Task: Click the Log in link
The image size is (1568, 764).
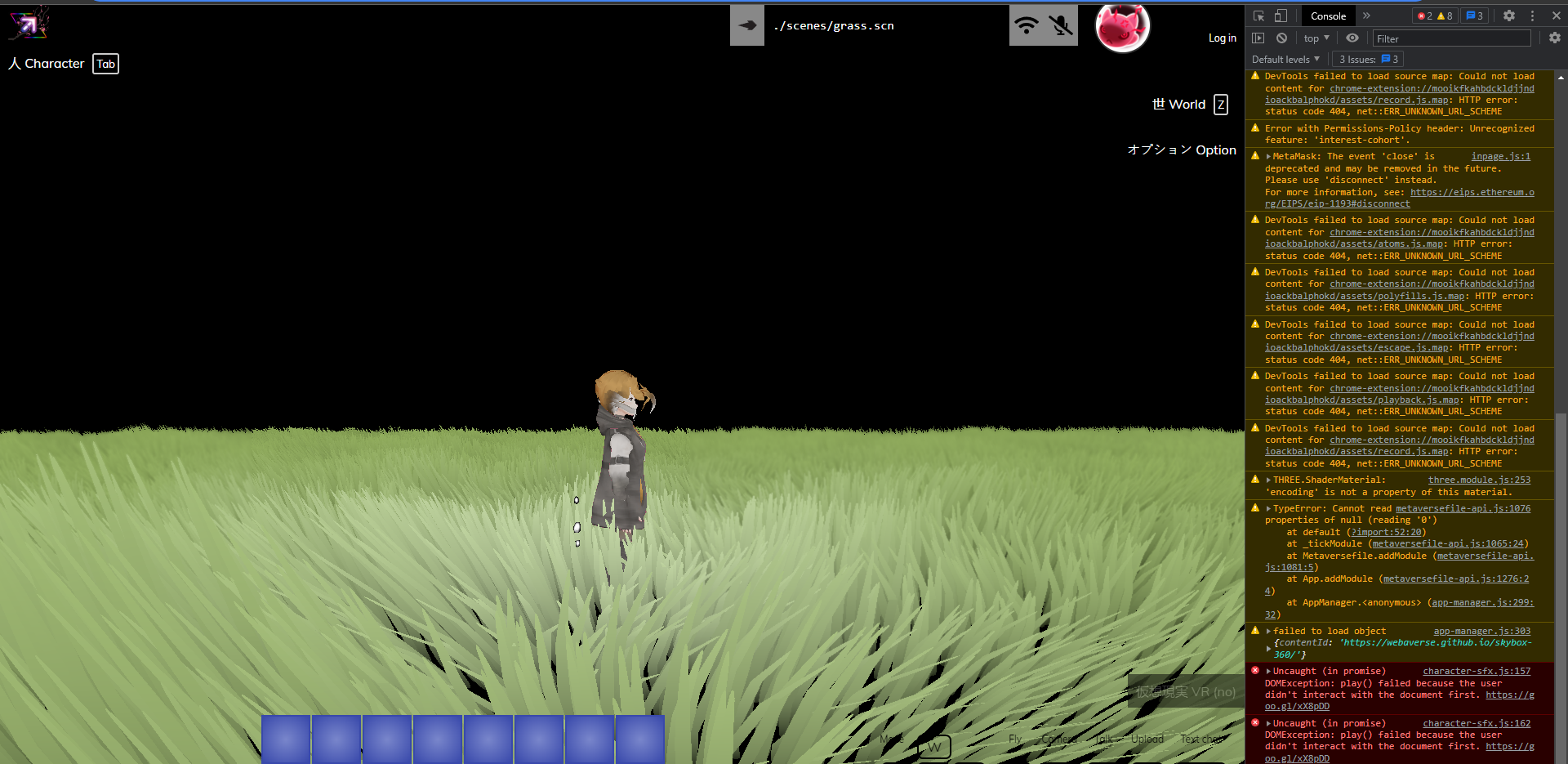Action: click(x=1222, y=38)
